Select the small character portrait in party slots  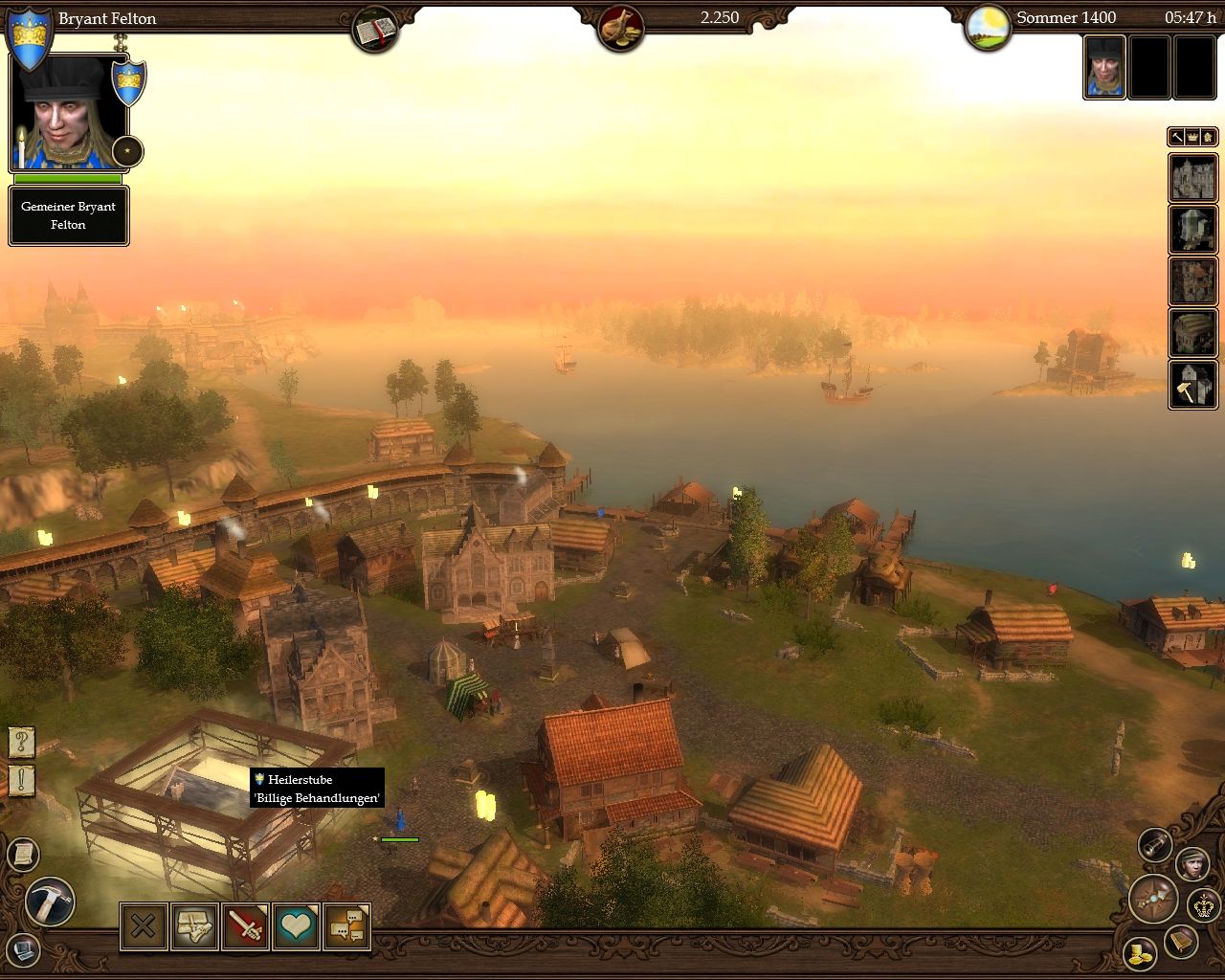pos(1104,67)
